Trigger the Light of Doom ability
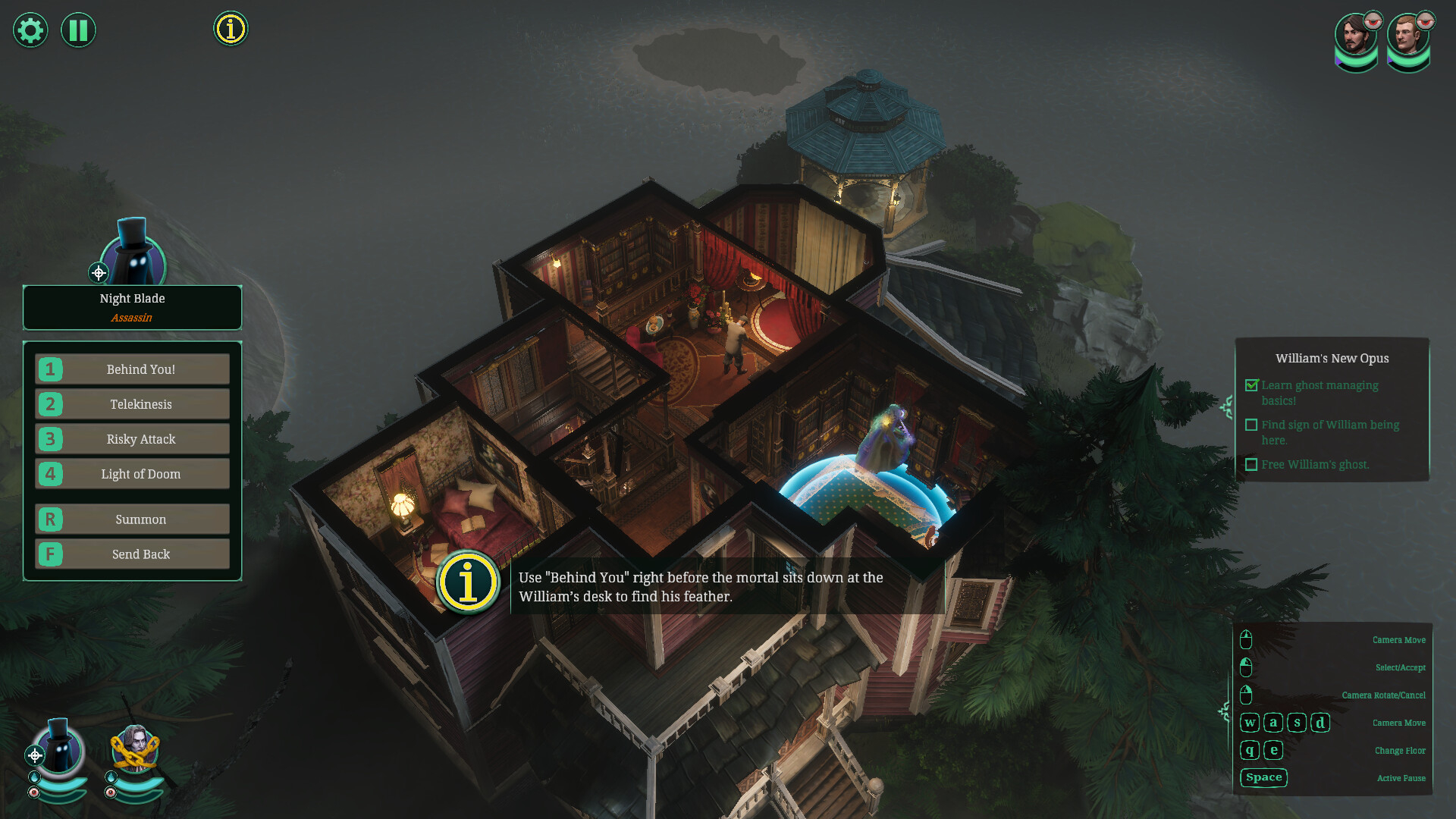The width and height of the screenshot is (1456, 819). [133, 474]
